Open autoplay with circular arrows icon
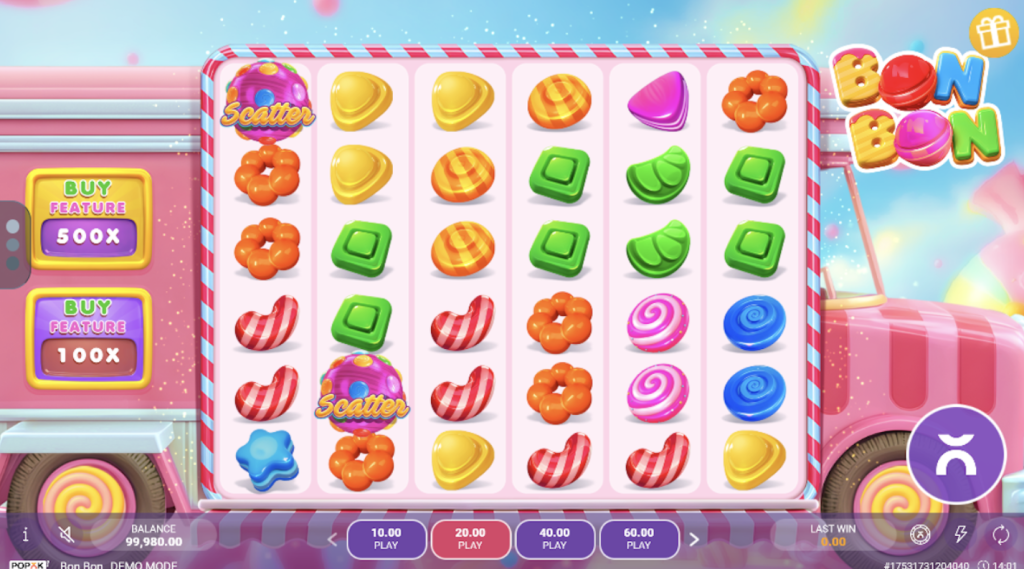Image resolution: width=1024 pixels, height=569 pixels. [x=1000, y=534]
